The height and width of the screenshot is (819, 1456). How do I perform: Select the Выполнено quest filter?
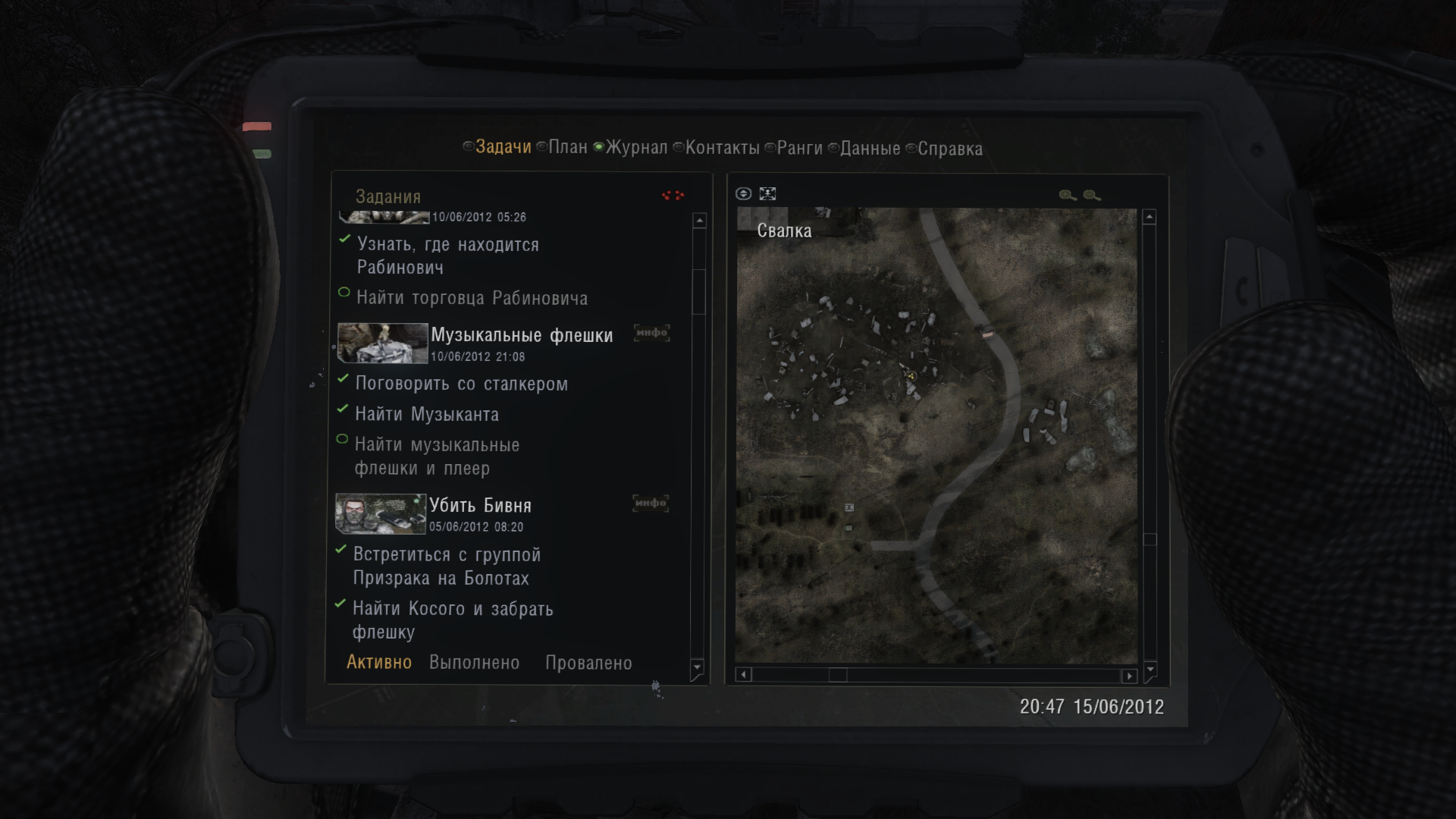[x=472, y=662]
